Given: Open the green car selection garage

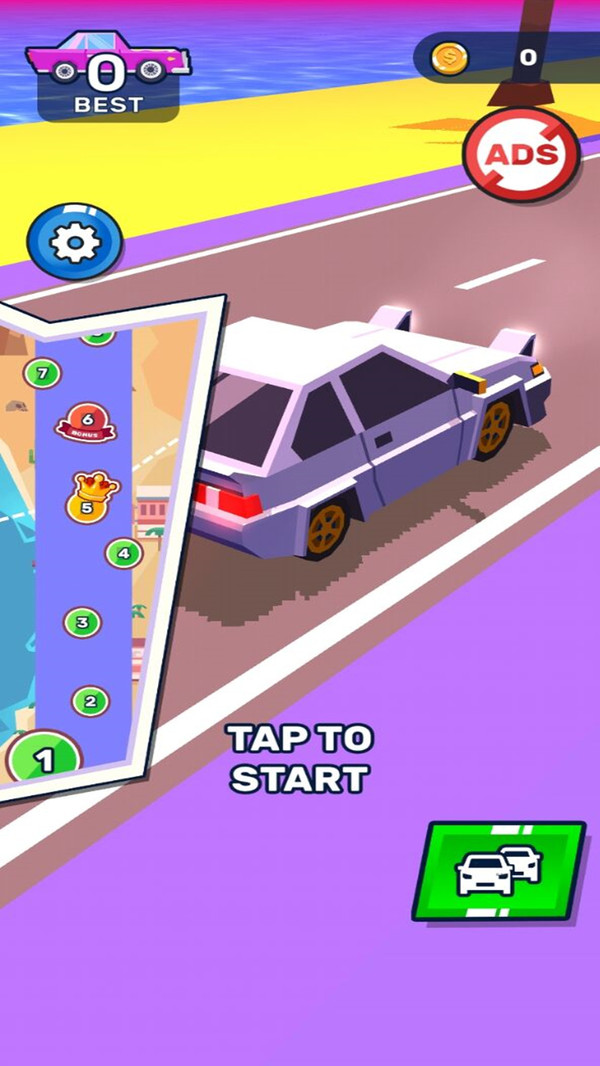Looking at the screenshot, I should click(x=499, y=870).
